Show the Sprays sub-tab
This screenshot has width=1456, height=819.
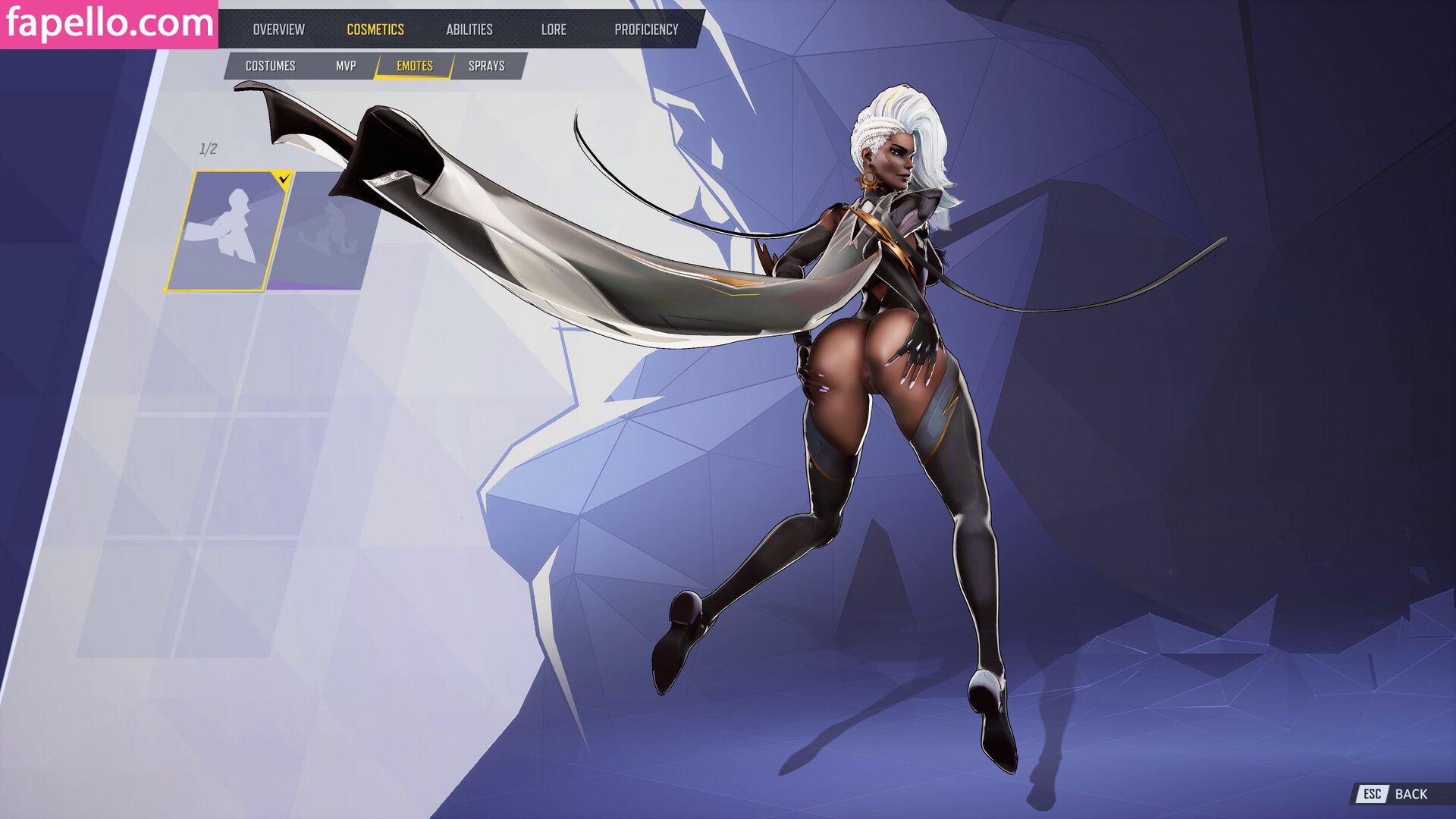tap(487, 66)
